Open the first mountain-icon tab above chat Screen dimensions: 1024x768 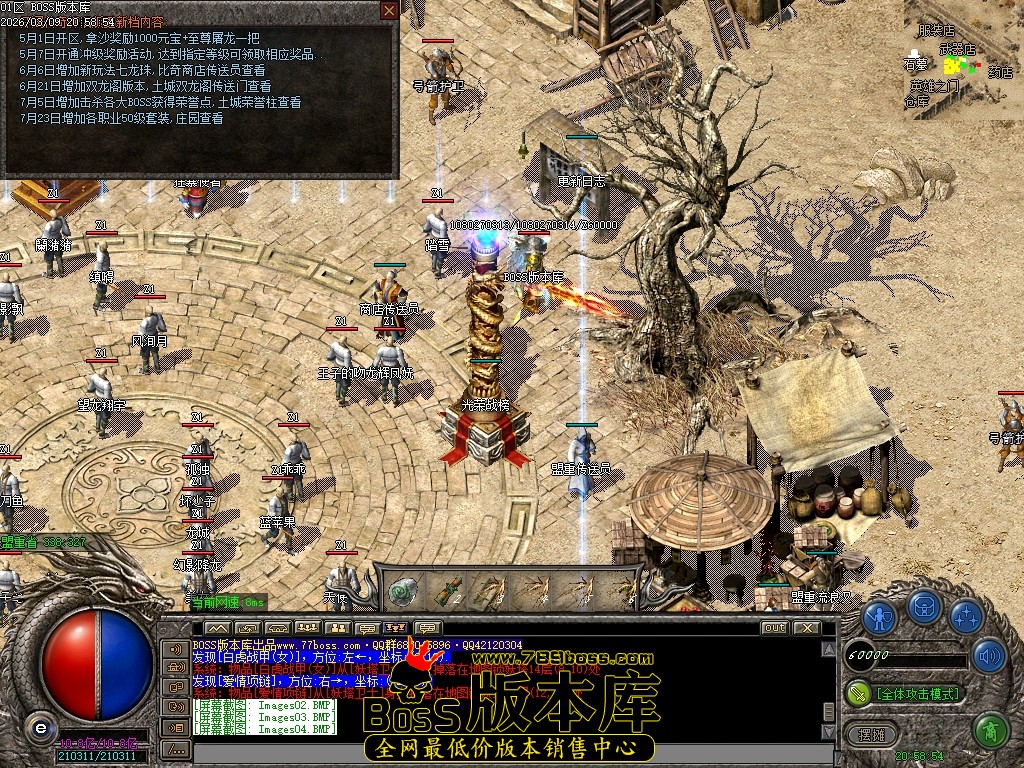pos(220,628)
